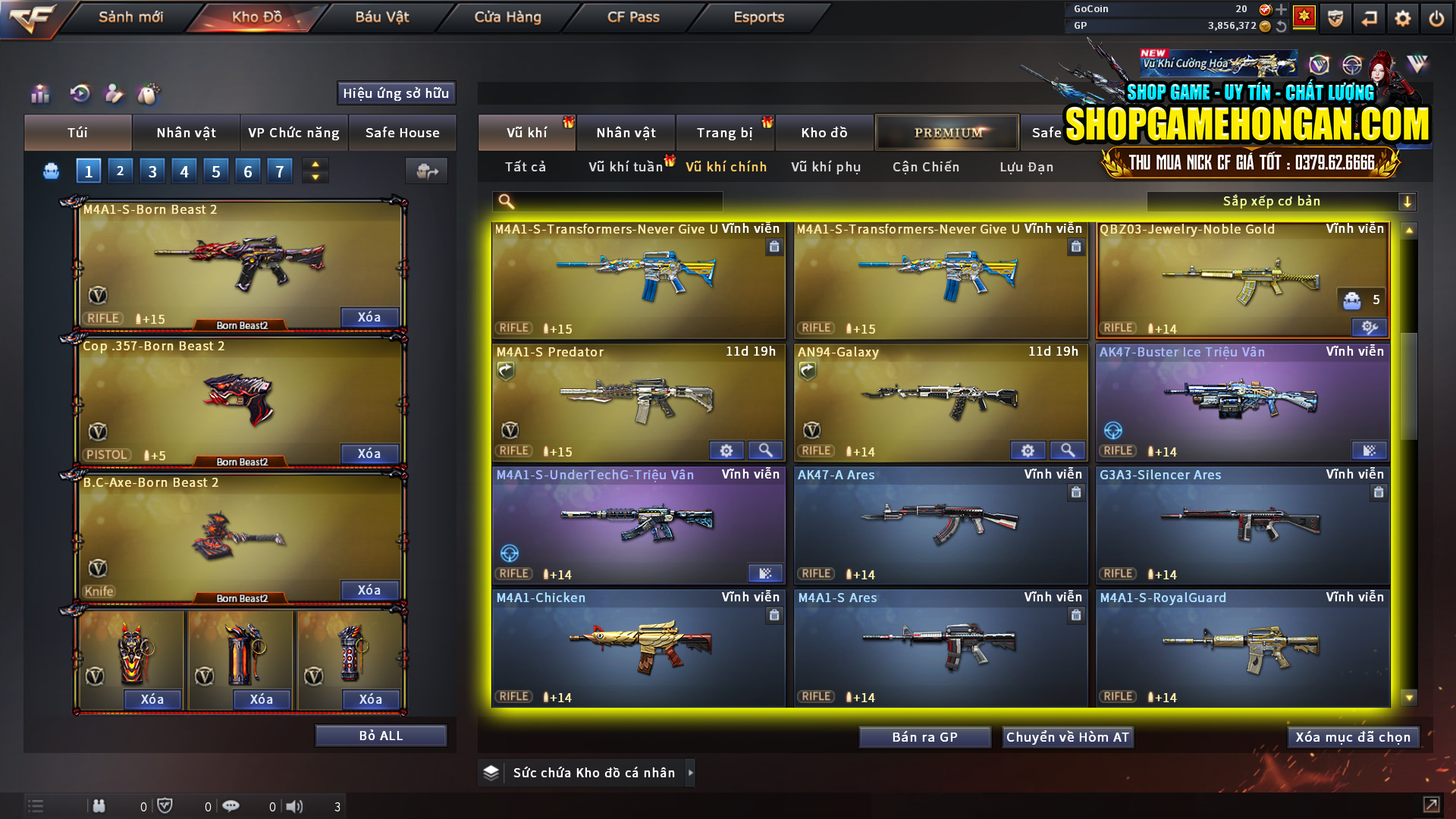Select the PREMIUM tab in the shop panel
Screen dimensions: 1456x819
click(x=947, y=132)
